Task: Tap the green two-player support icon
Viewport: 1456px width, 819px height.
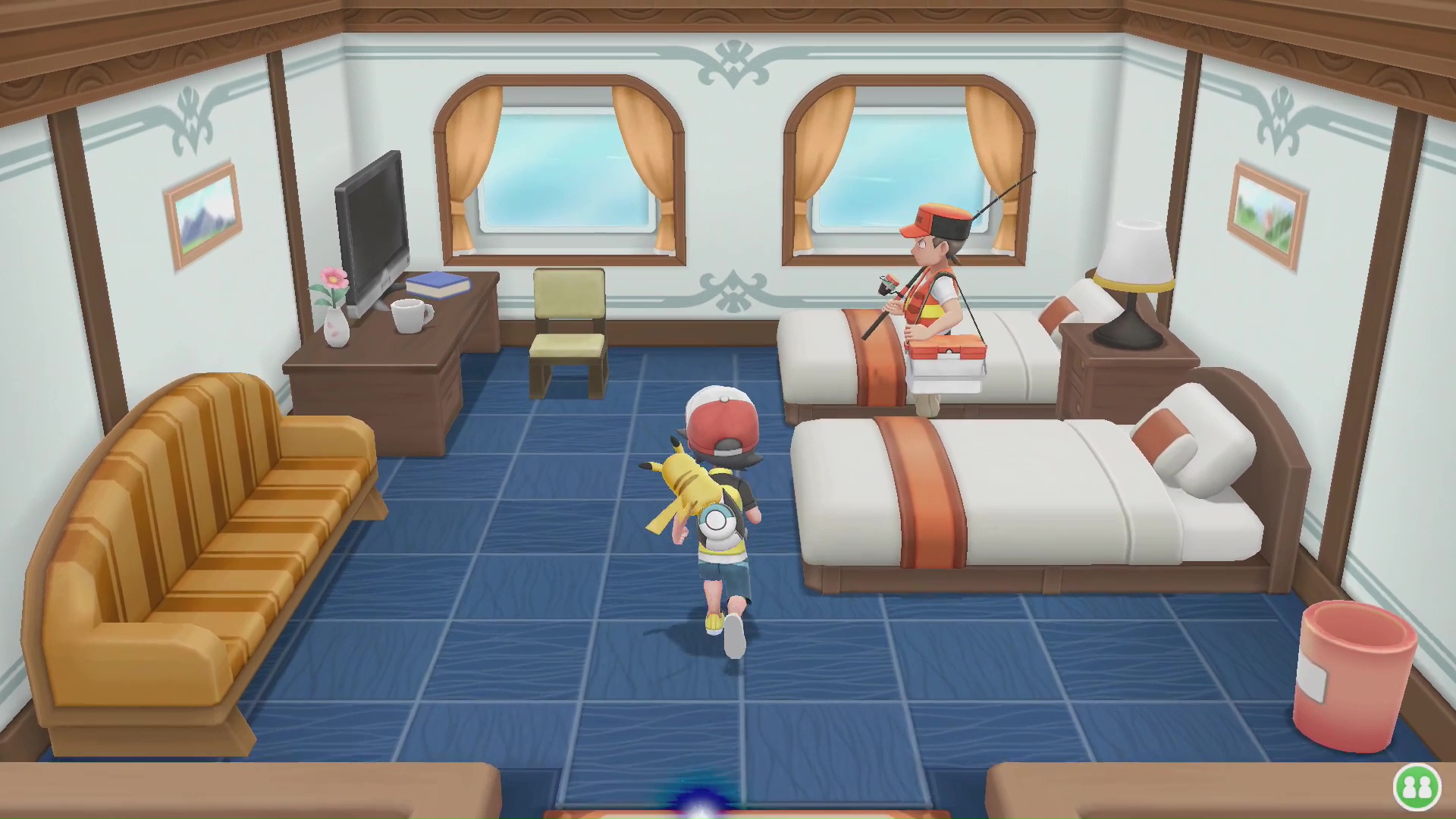Action: [1416, 787]
